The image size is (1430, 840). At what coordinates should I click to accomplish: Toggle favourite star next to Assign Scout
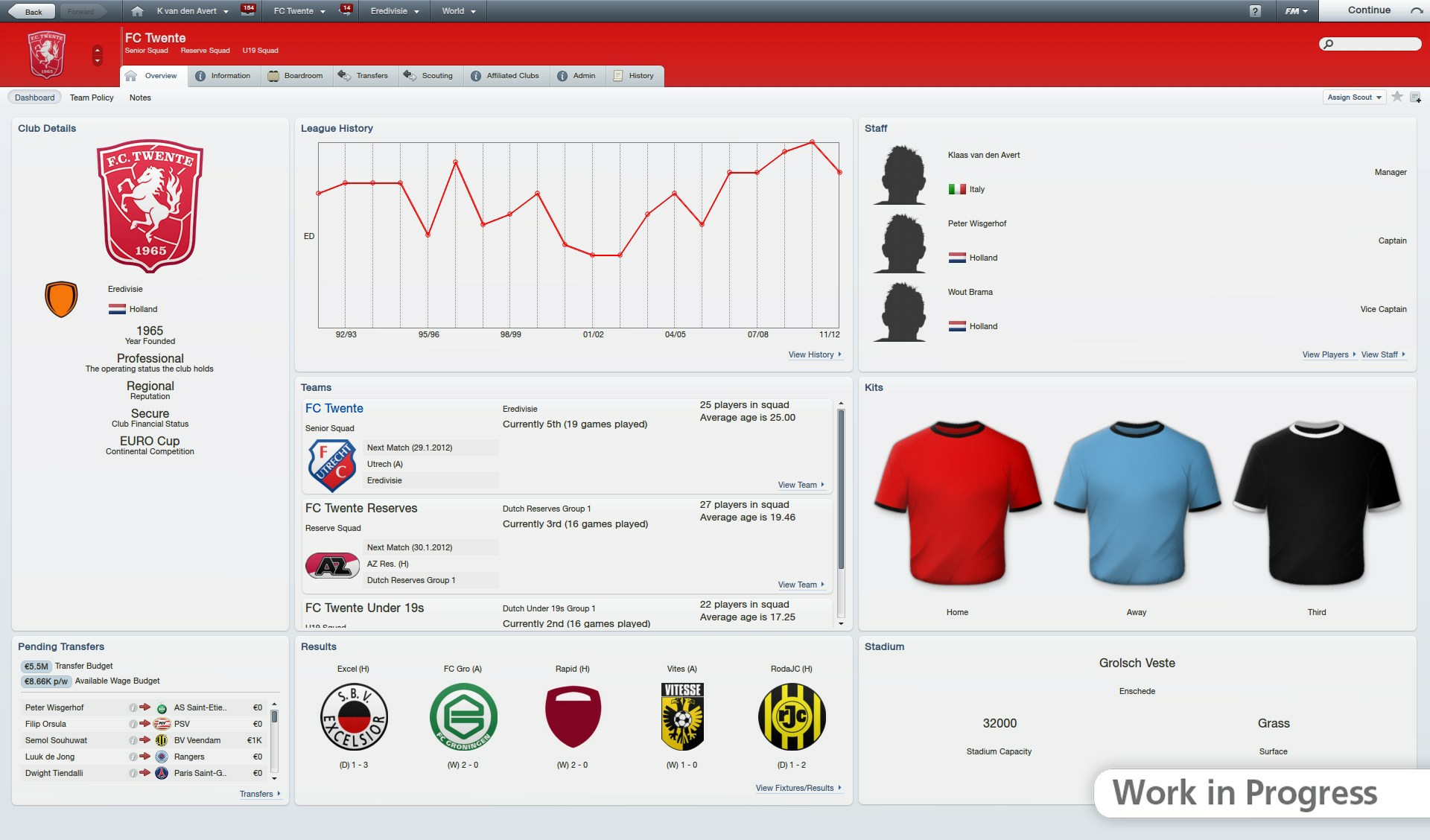point(1397,97)
